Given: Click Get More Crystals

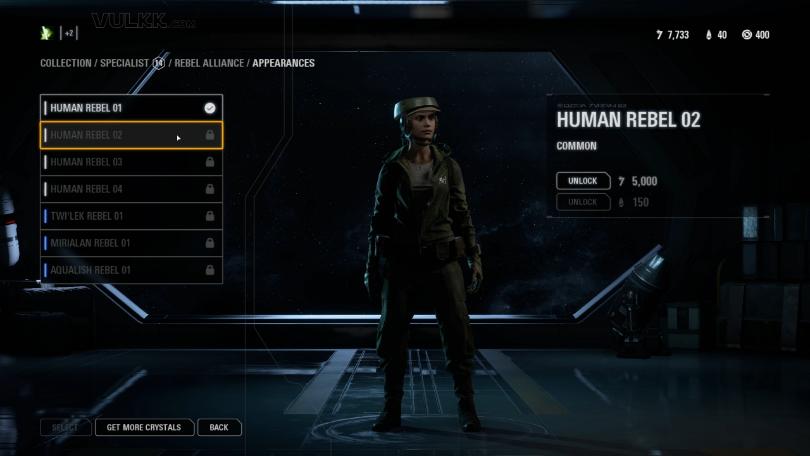Looking at the screenshot, I should coord(144,427).
